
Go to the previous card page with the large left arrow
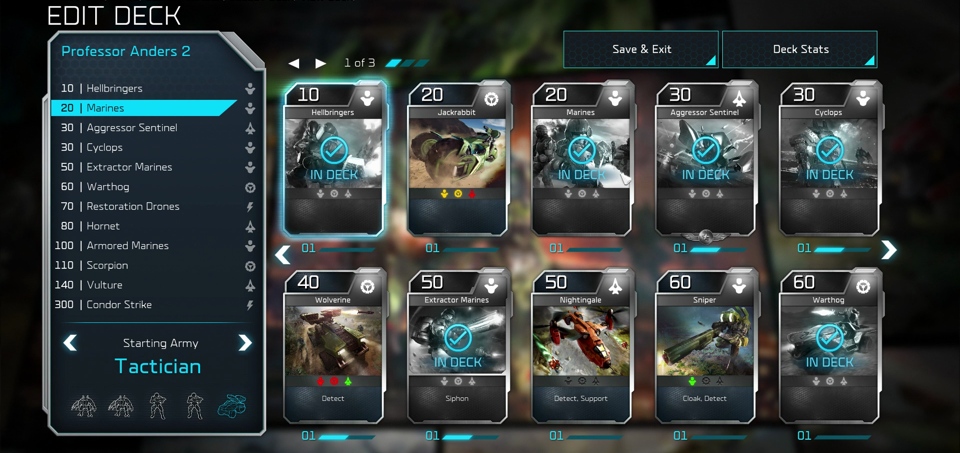coord(282,255)
